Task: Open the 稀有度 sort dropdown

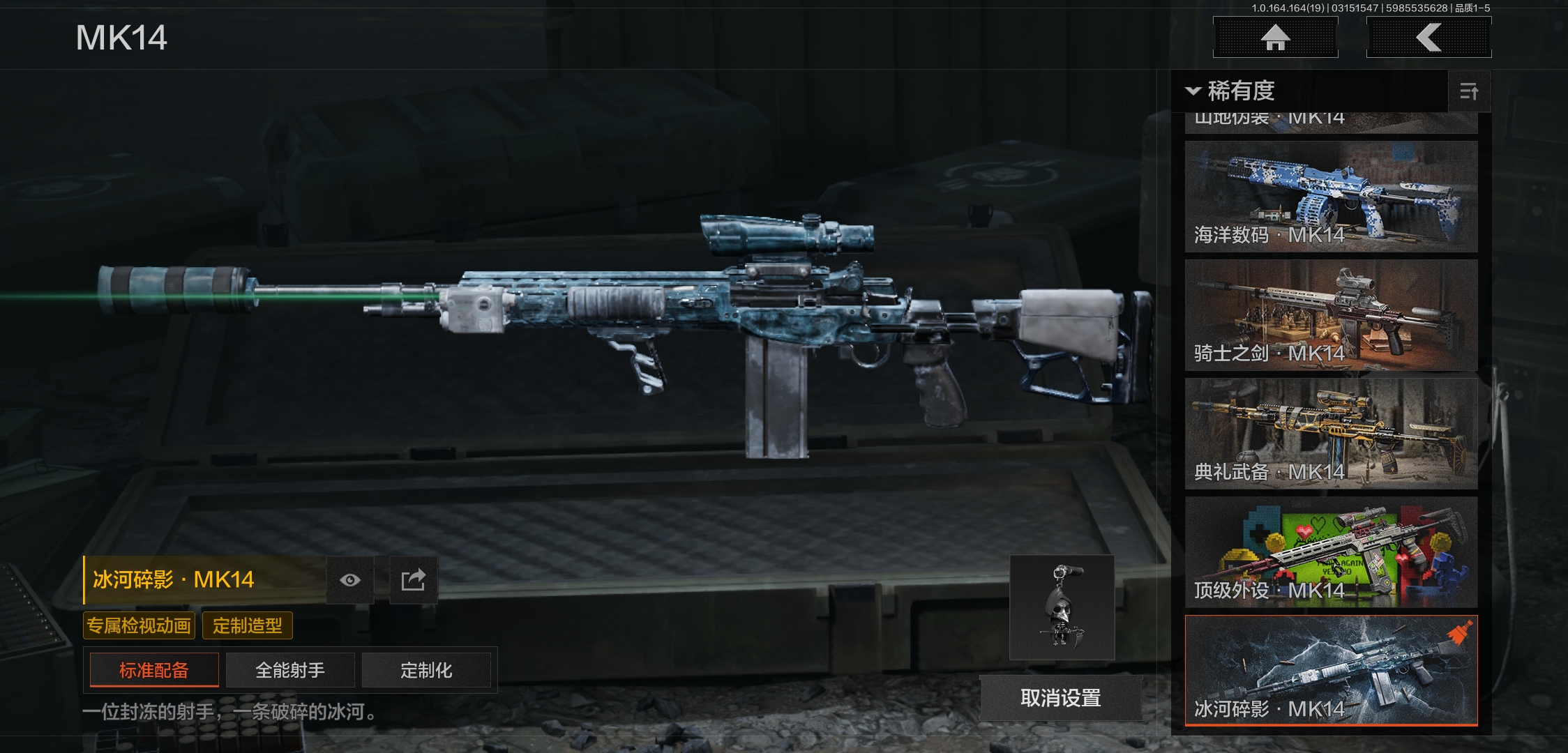Action: (1232, 91)
